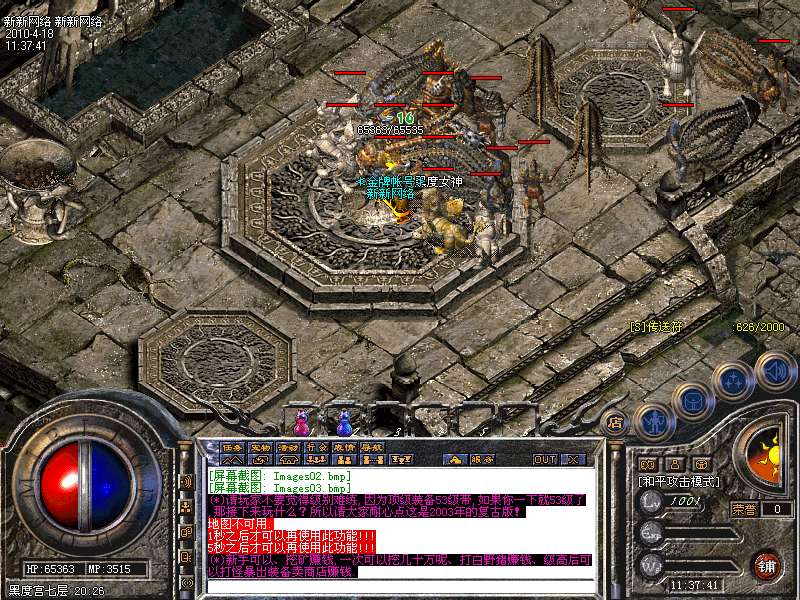The image size is (800, 600).
Task: Open the 店 shop round button
Action: point(615,421)
